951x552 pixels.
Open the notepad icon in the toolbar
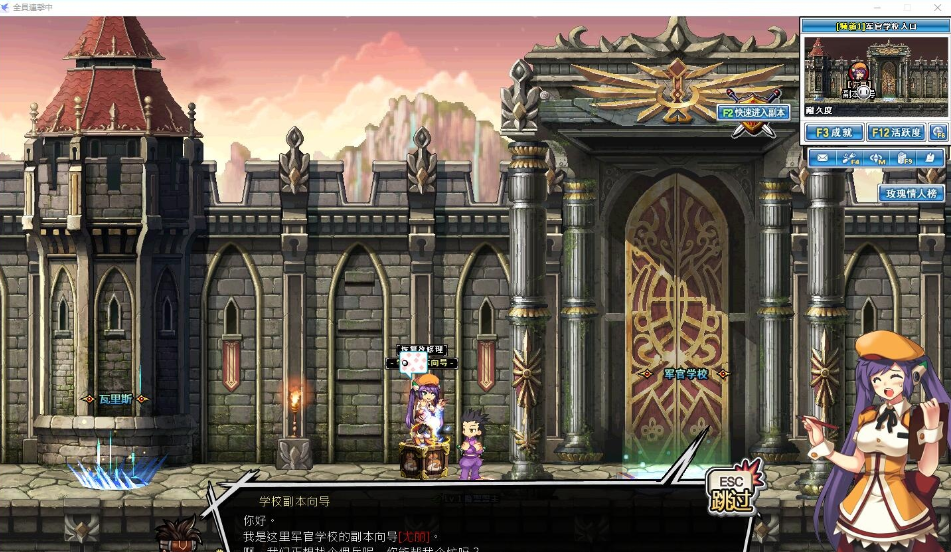coord(931,158)
